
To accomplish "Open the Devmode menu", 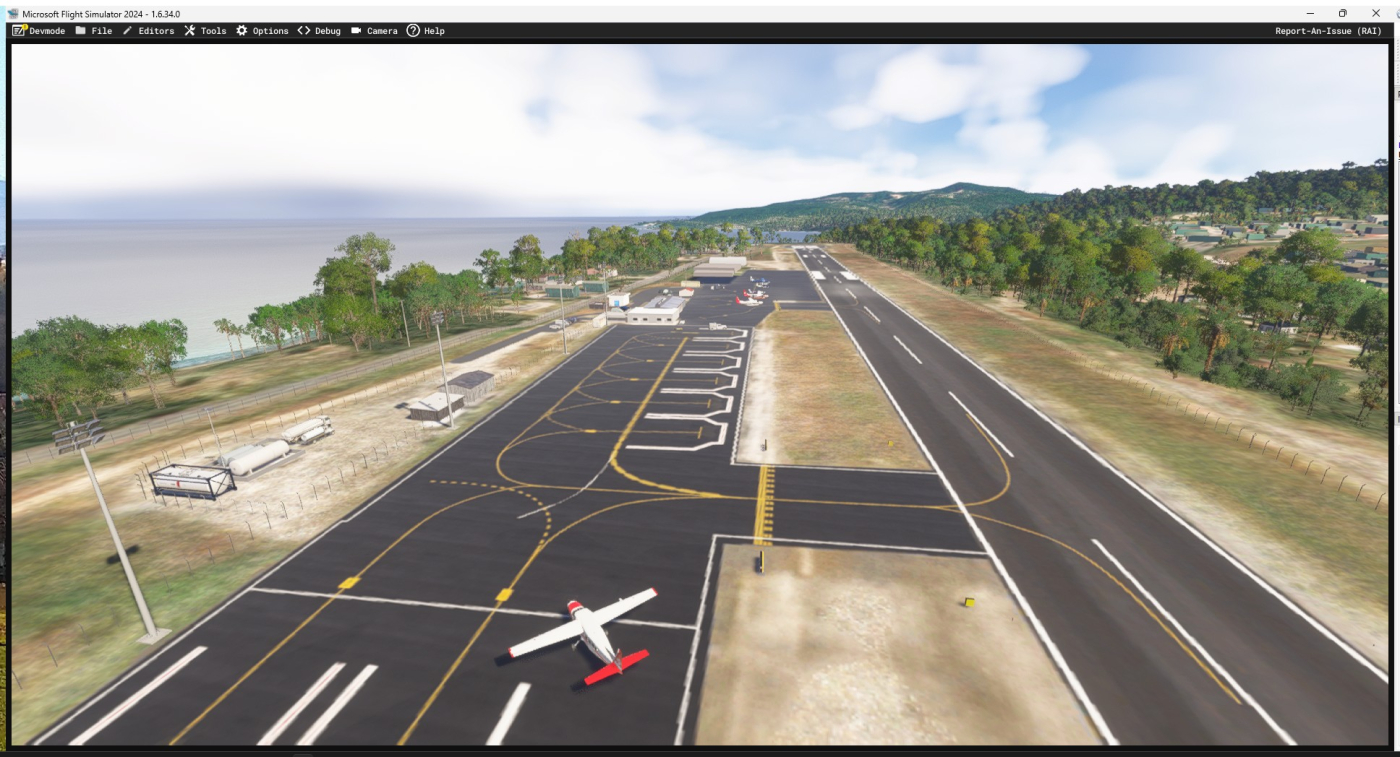I will tap(39, 31).
